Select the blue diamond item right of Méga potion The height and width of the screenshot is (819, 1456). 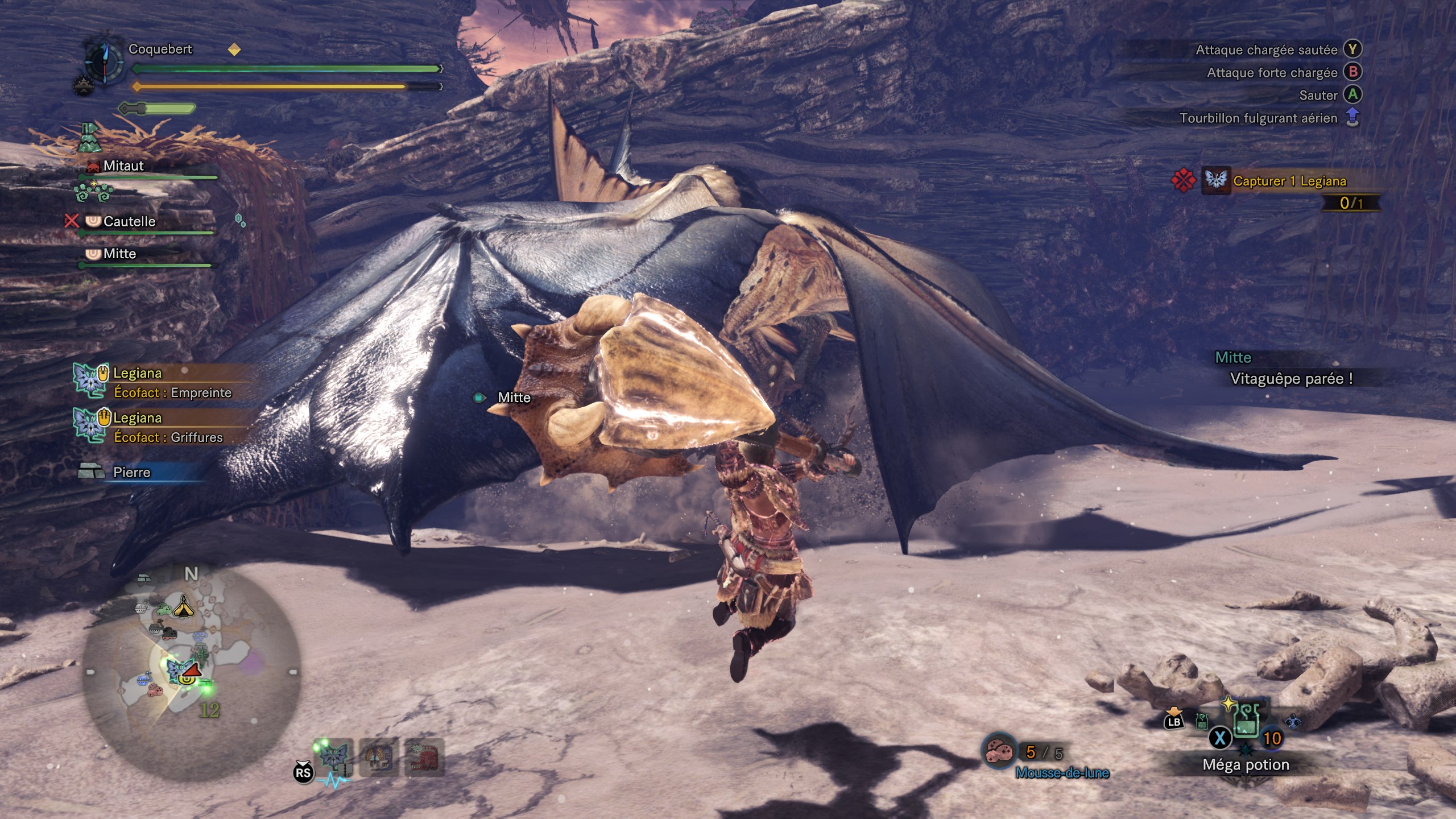[1293, 722]
